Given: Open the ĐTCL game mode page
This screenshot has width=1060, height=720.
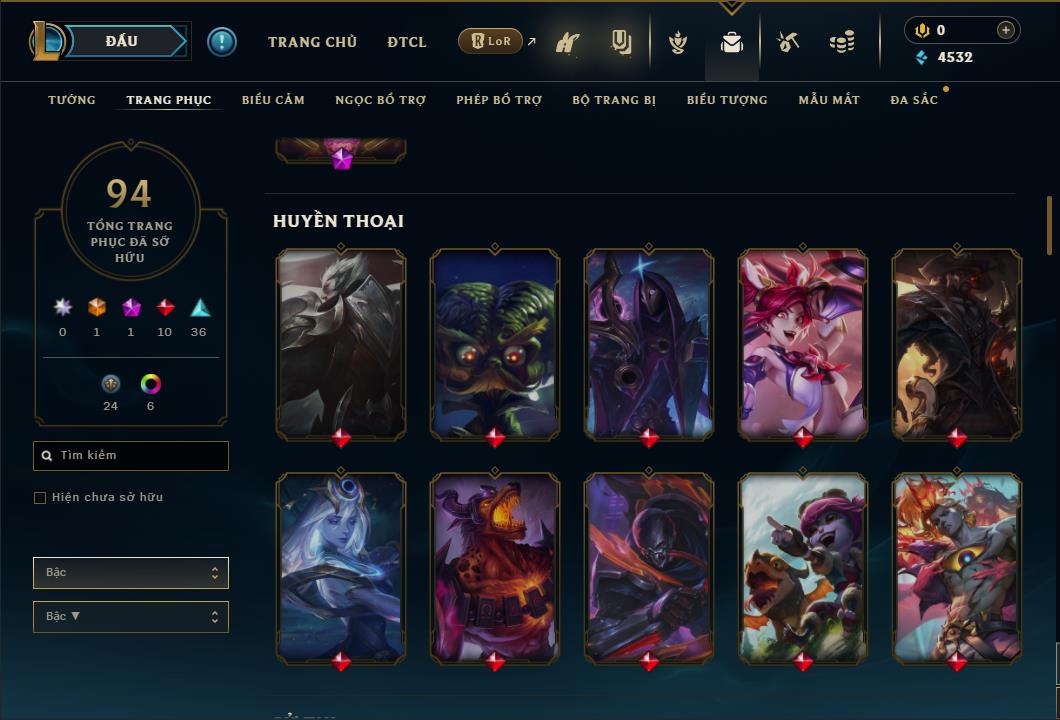Looking at the screenshot, I should coord(407,42).
